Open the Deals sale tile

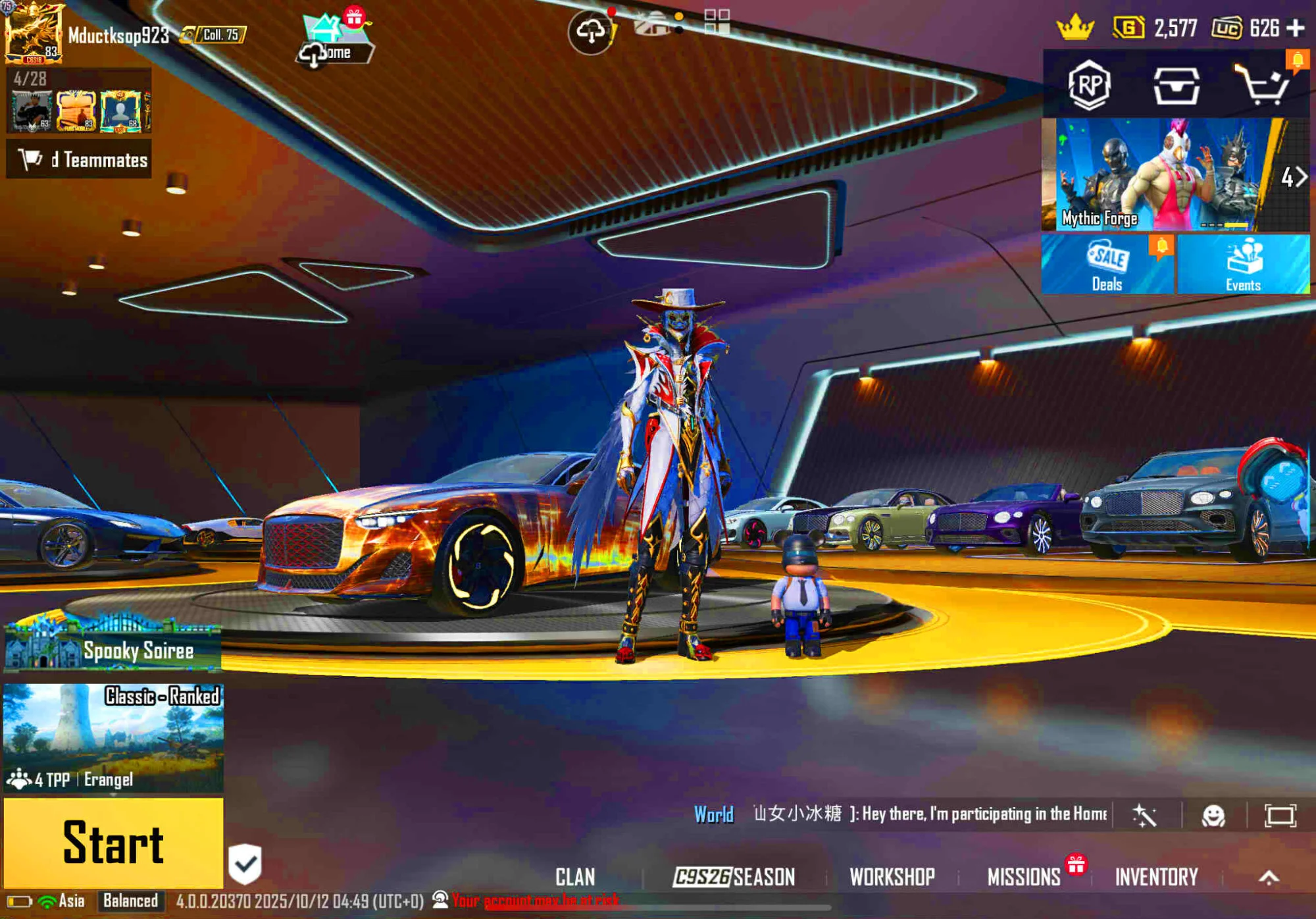coord(1107,265)
